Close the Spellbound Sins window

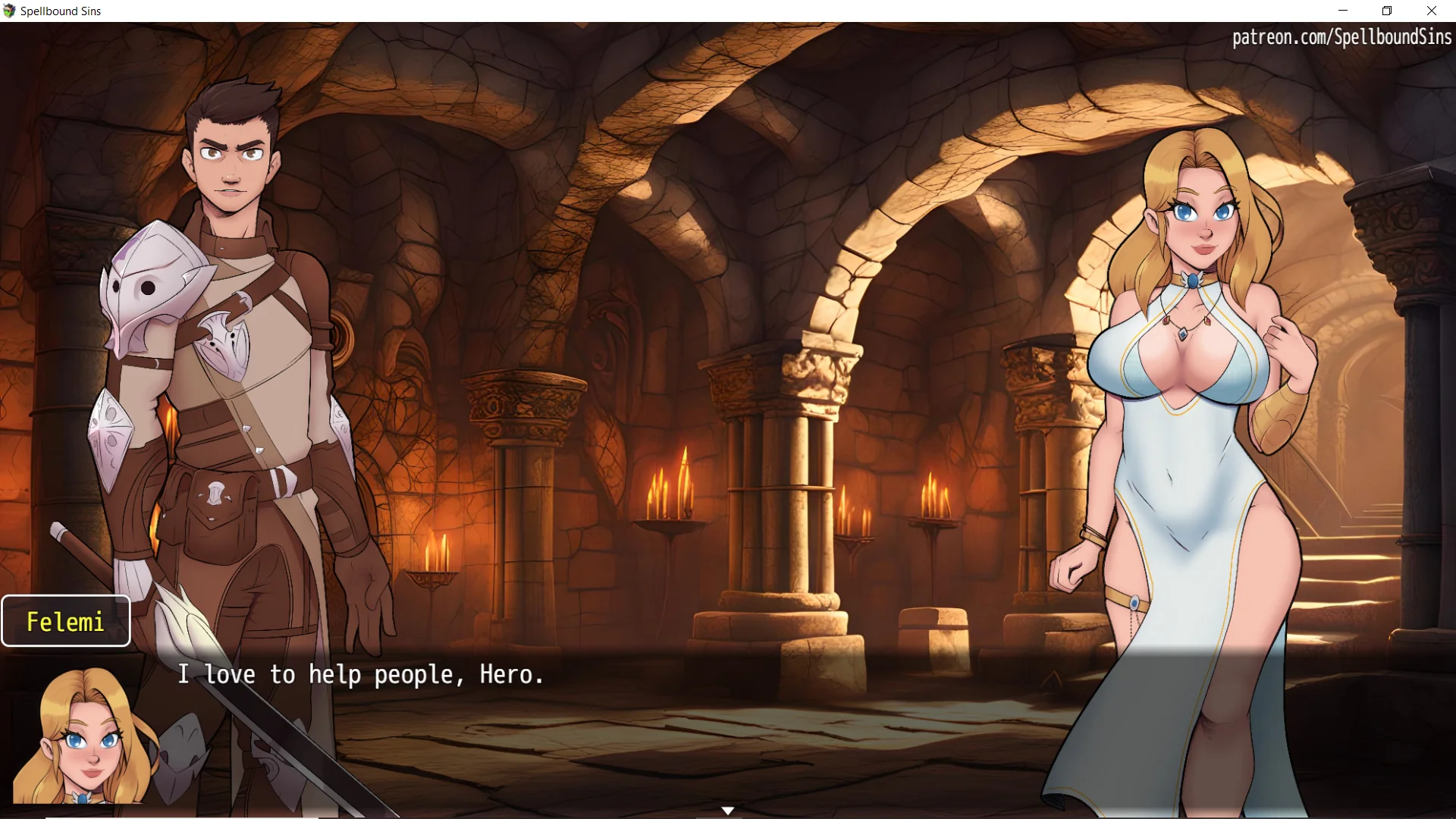point(1431,11)
